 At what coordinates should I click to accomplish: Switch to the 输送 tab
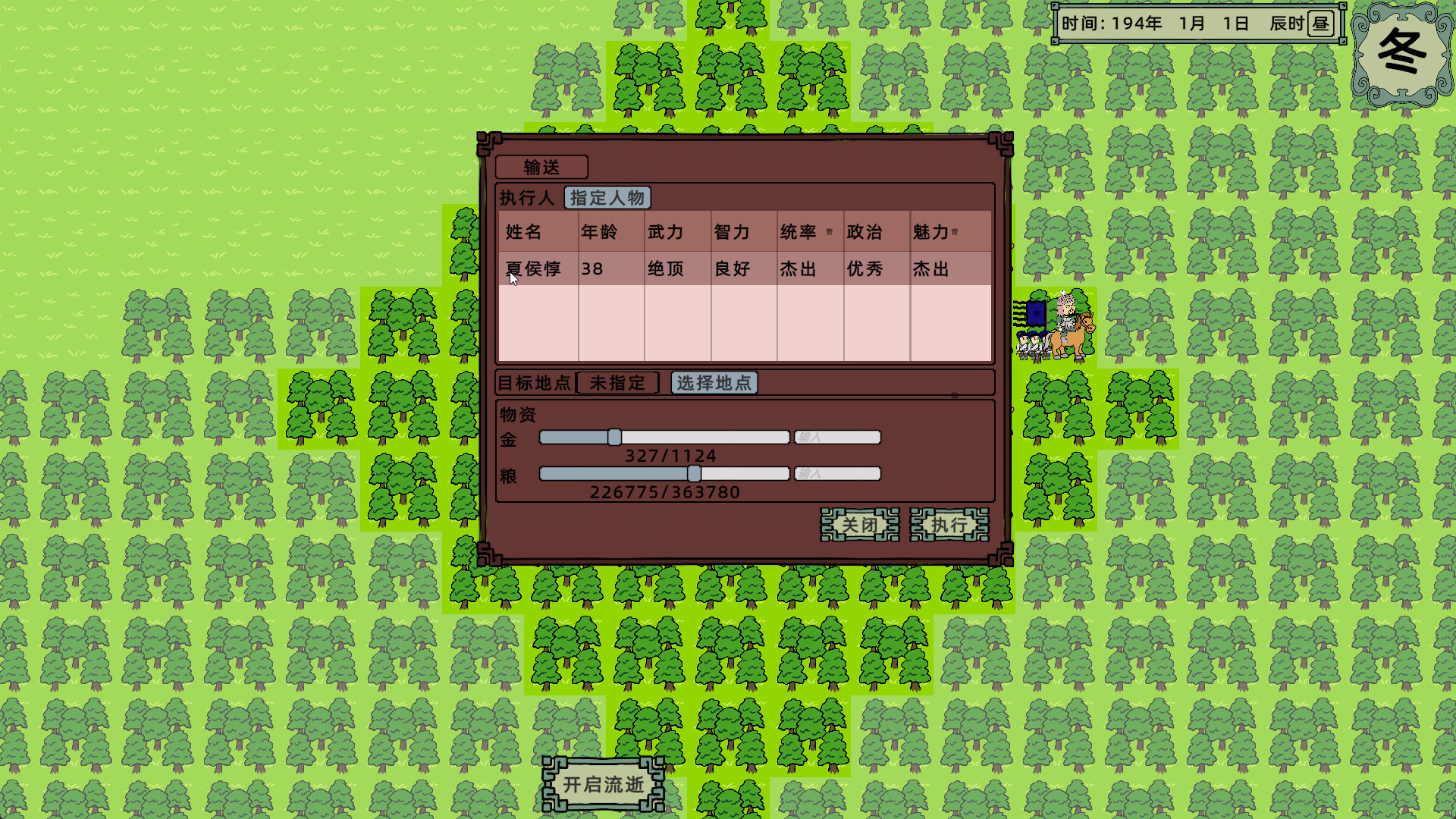541,167
